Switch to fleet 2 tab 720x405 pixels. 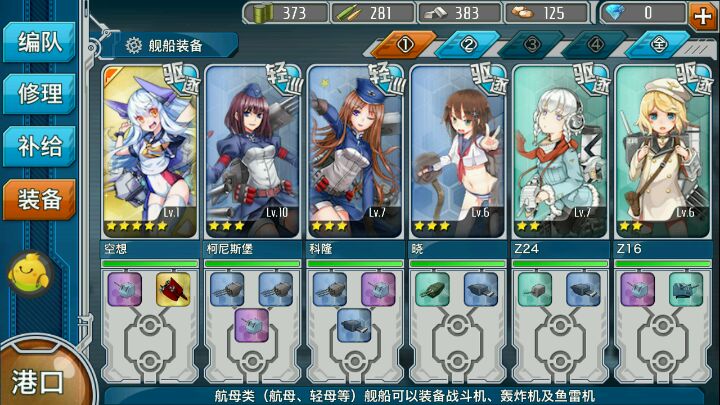click(468, 46)
